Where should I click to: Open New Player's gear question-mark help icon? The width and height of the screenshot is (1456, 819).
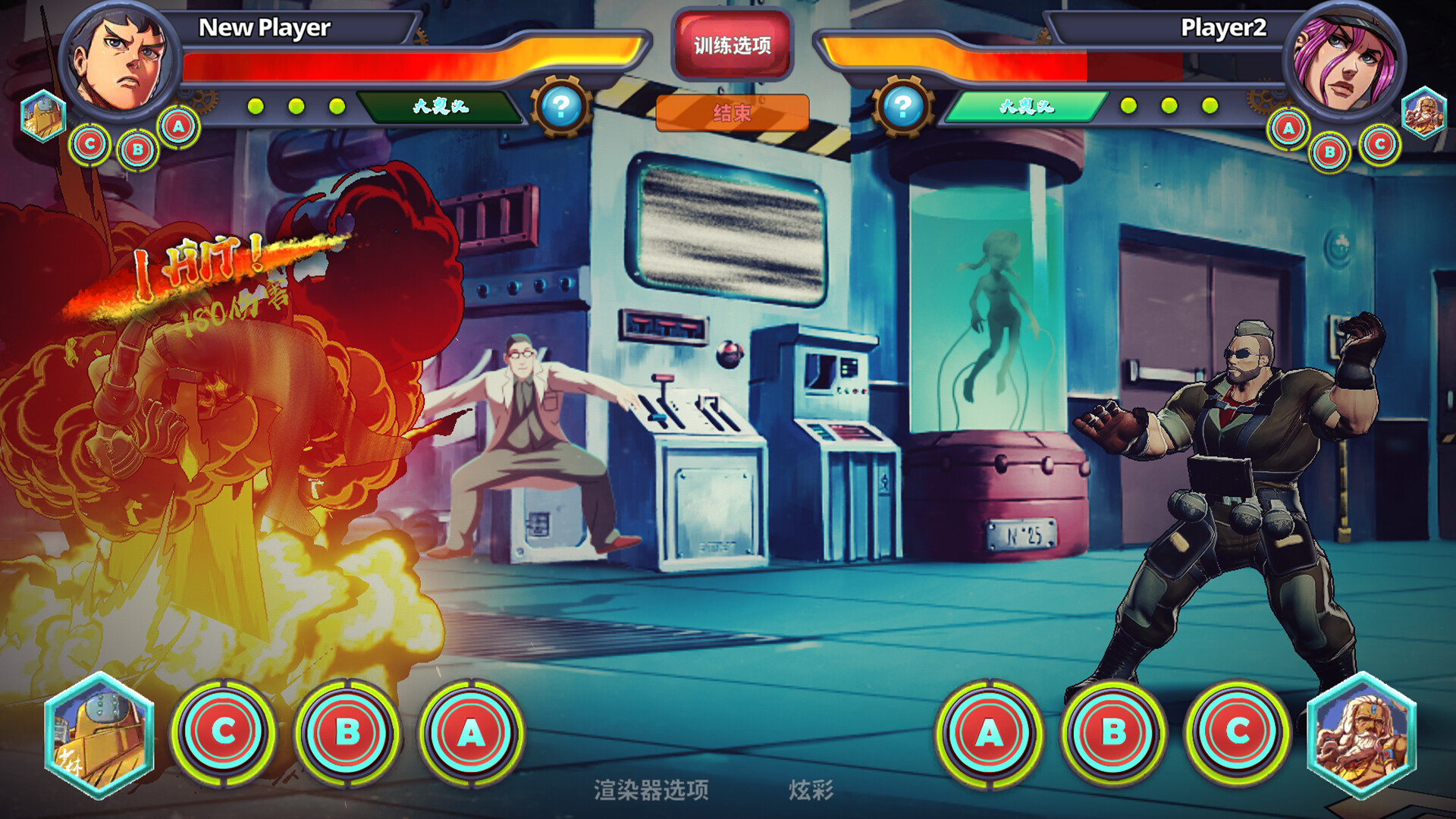click(561, 108)
